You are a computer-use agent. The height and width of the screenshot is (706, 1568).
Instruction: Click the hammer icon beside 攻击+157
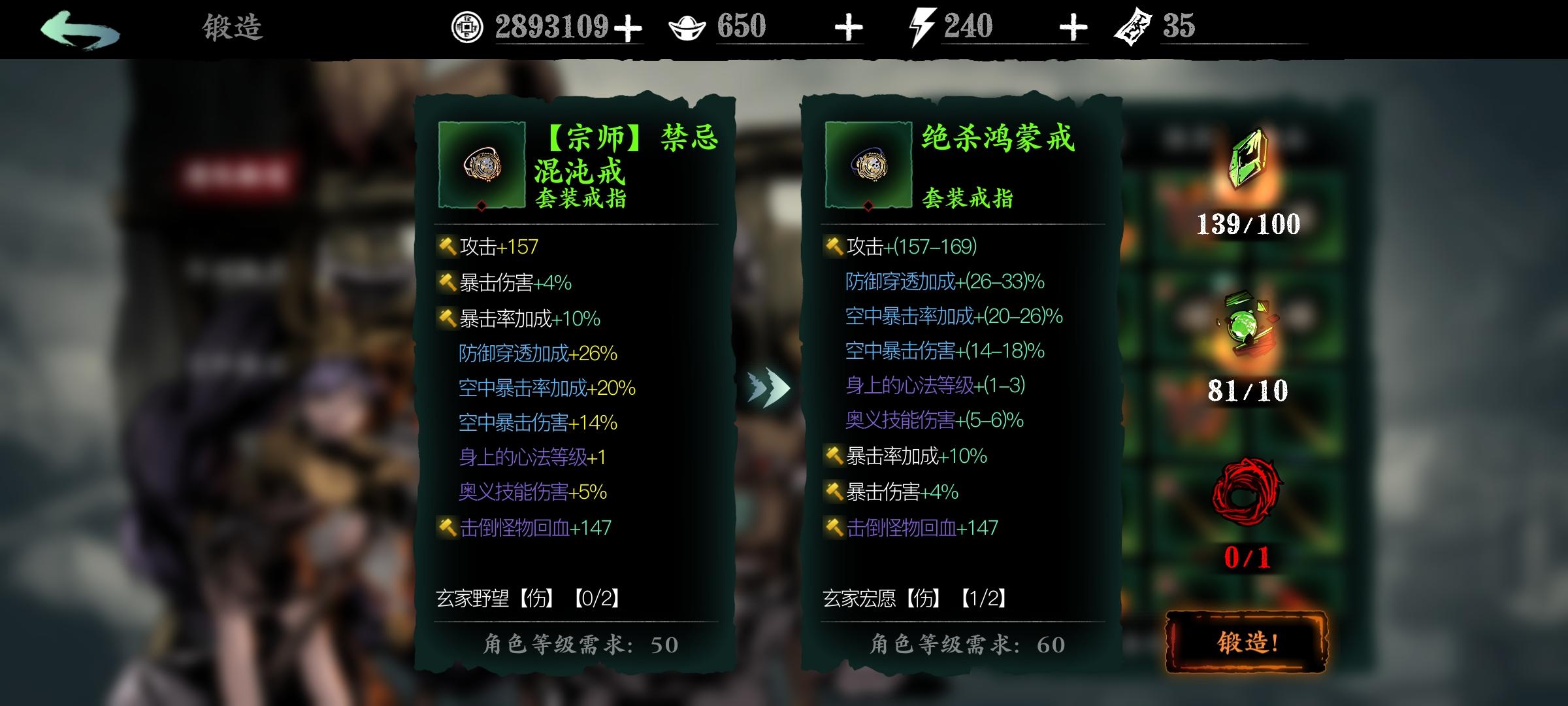click(447, 247)
